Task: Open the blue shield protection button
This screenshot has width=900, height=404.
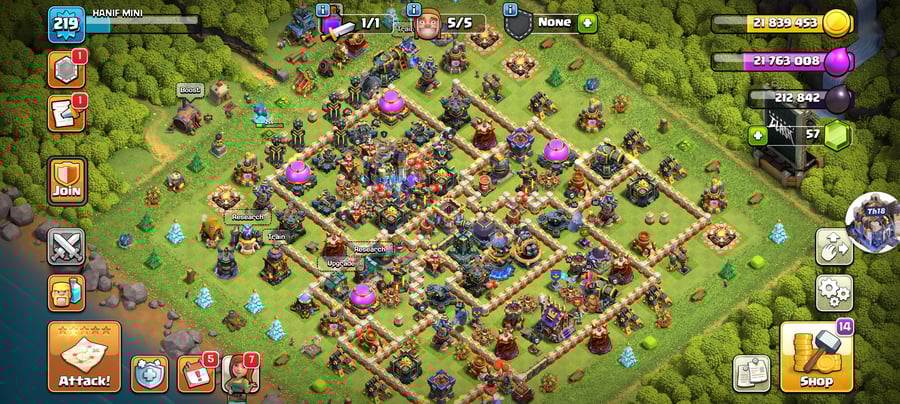Action: pyautogui.click(x=151, y=374)
